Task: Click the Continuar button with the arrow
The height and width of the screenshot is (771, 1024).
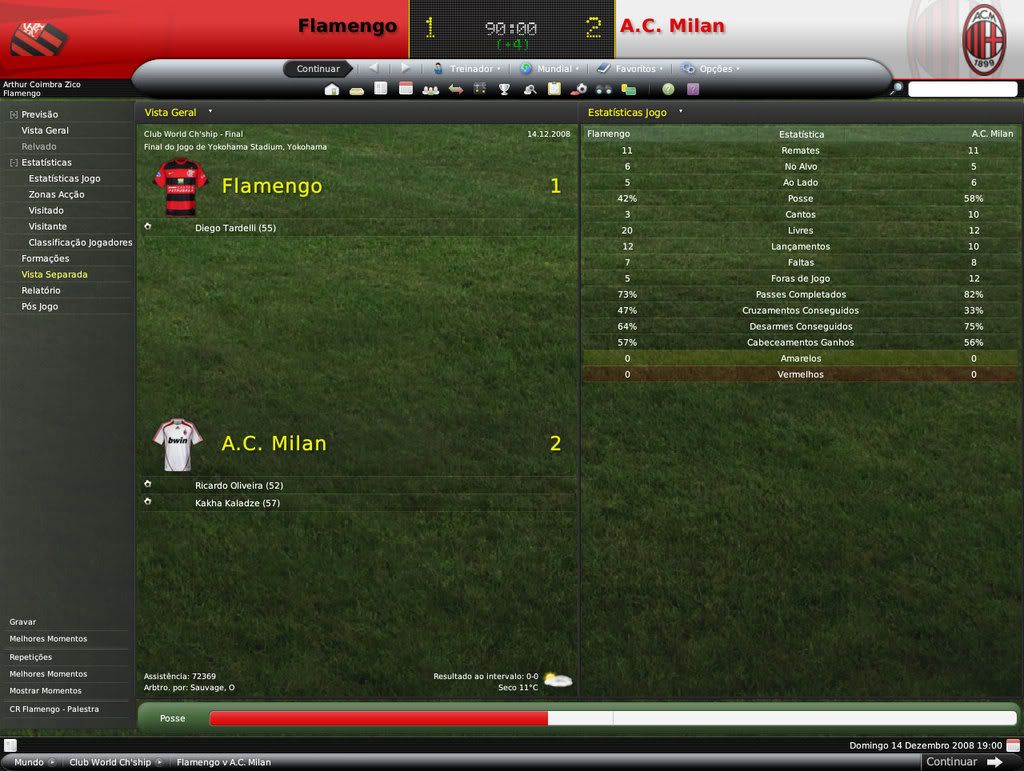Action: point(964,762)
